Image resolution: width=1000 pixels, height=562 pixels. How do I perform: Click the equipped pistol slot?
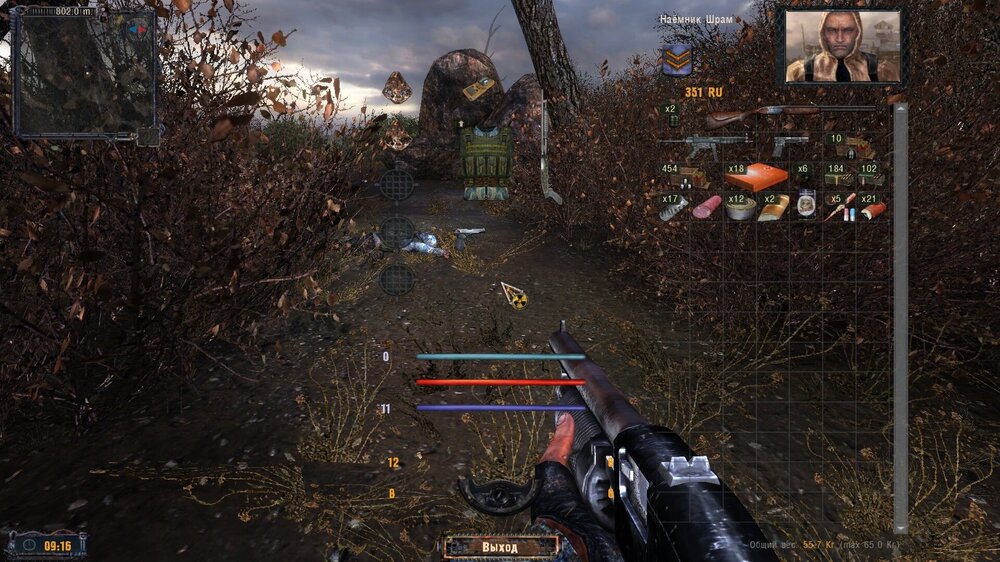[x=467, y=235]
